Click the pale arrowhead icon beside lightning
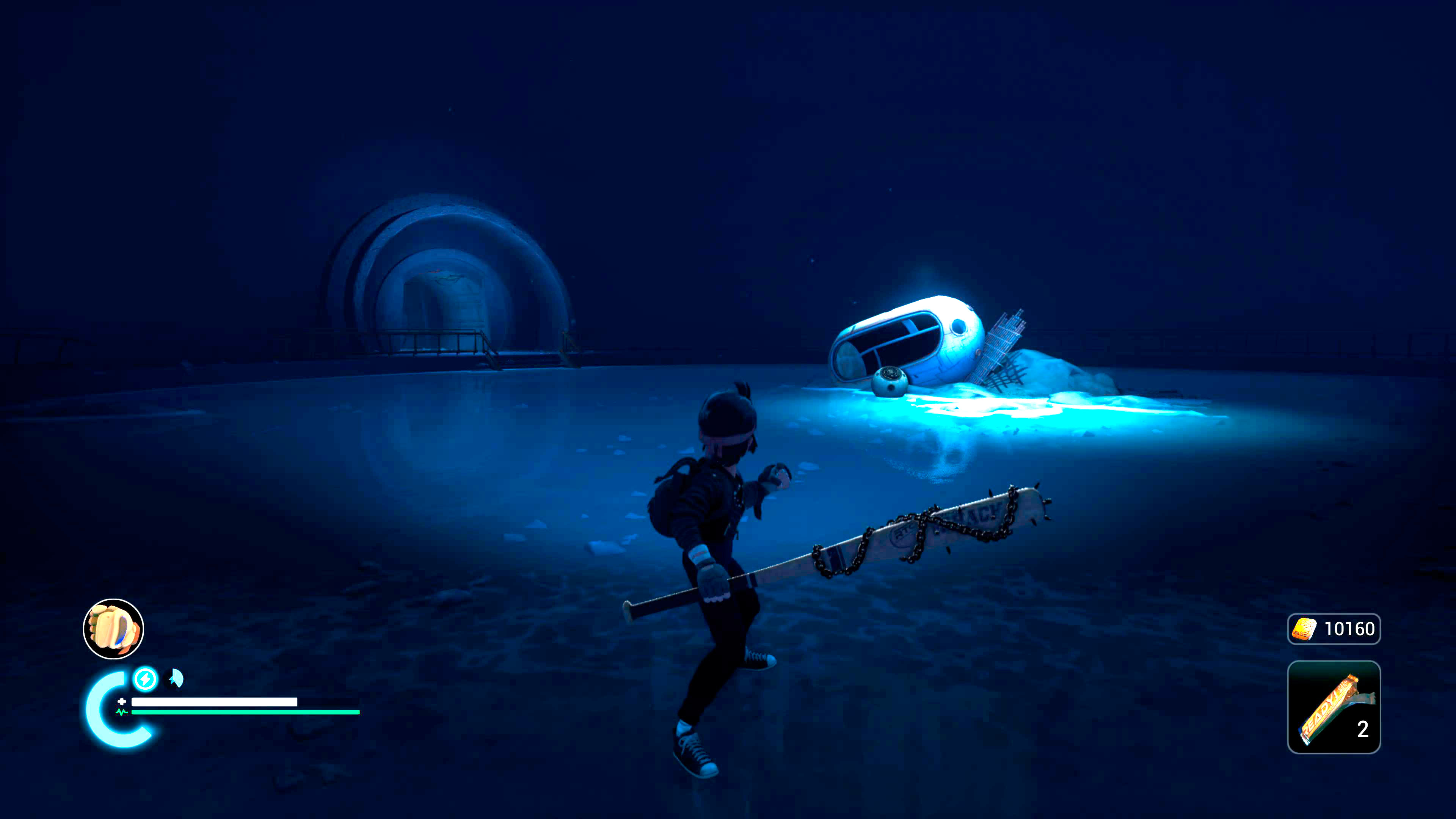Viewport: 1456px width, 819px height. point(176,678)
